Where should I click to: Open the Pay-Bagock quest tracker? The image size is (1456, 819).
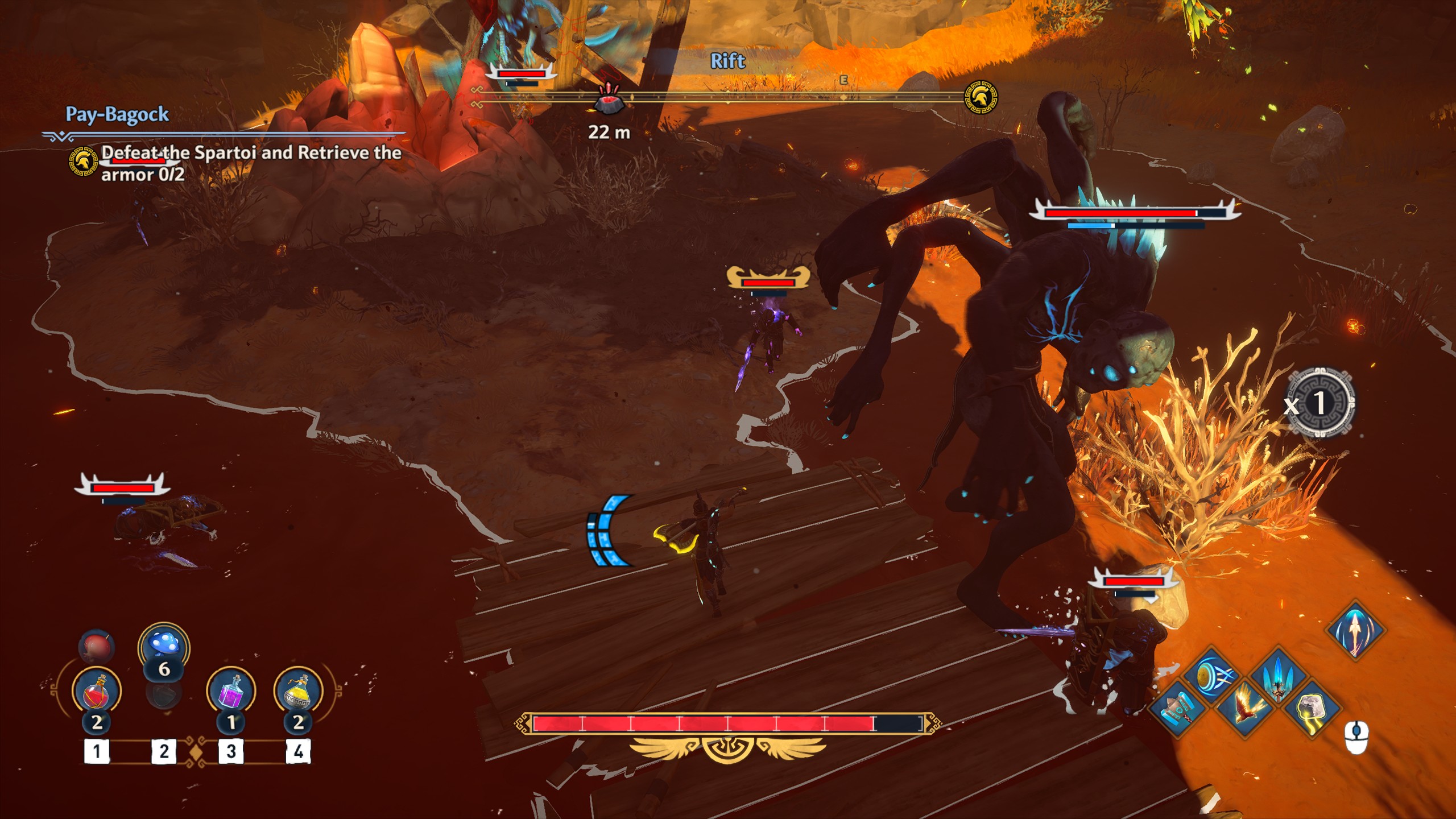(x=117, y=114)
